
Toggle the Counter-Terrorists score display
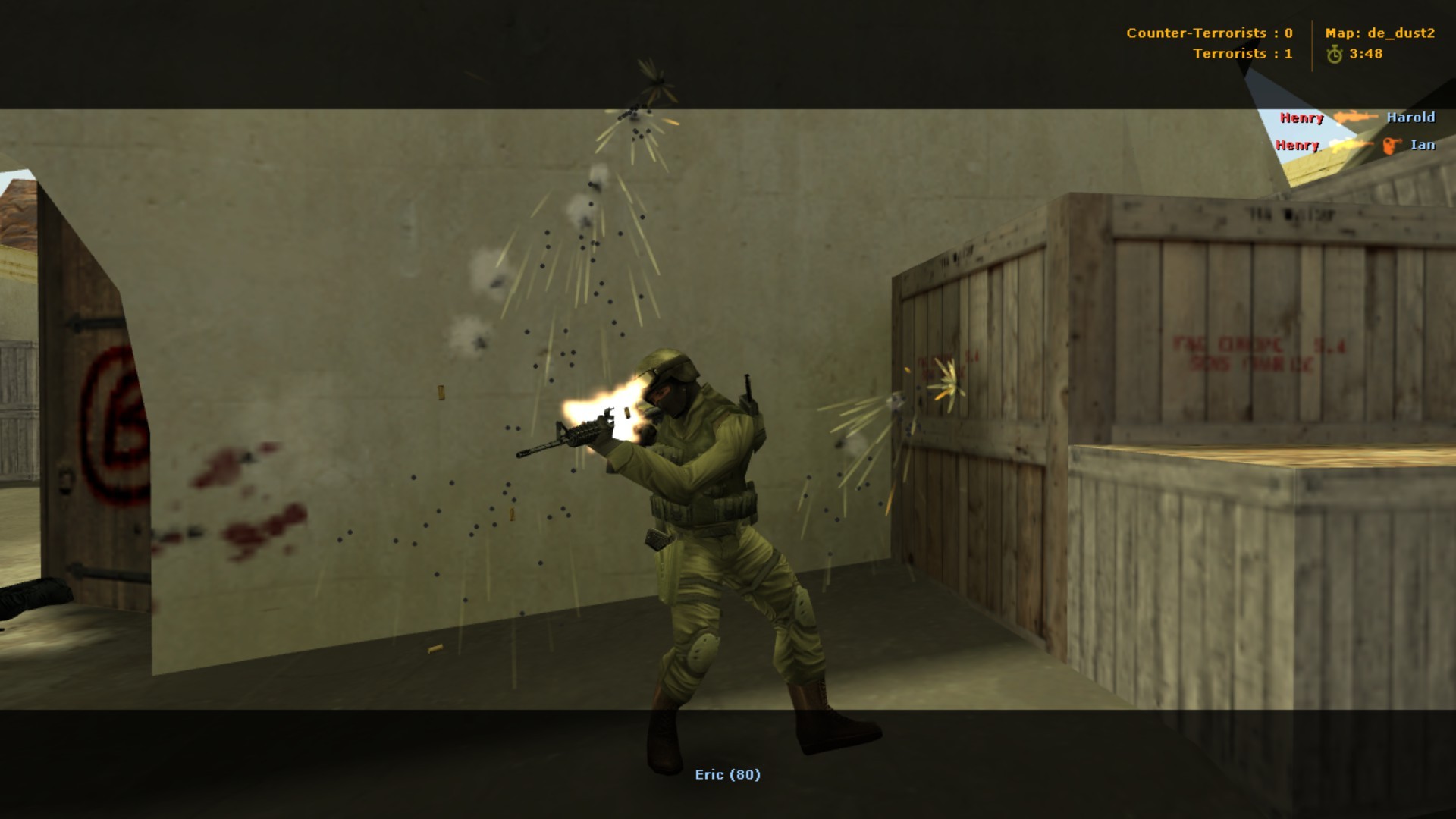[1210, 33]
